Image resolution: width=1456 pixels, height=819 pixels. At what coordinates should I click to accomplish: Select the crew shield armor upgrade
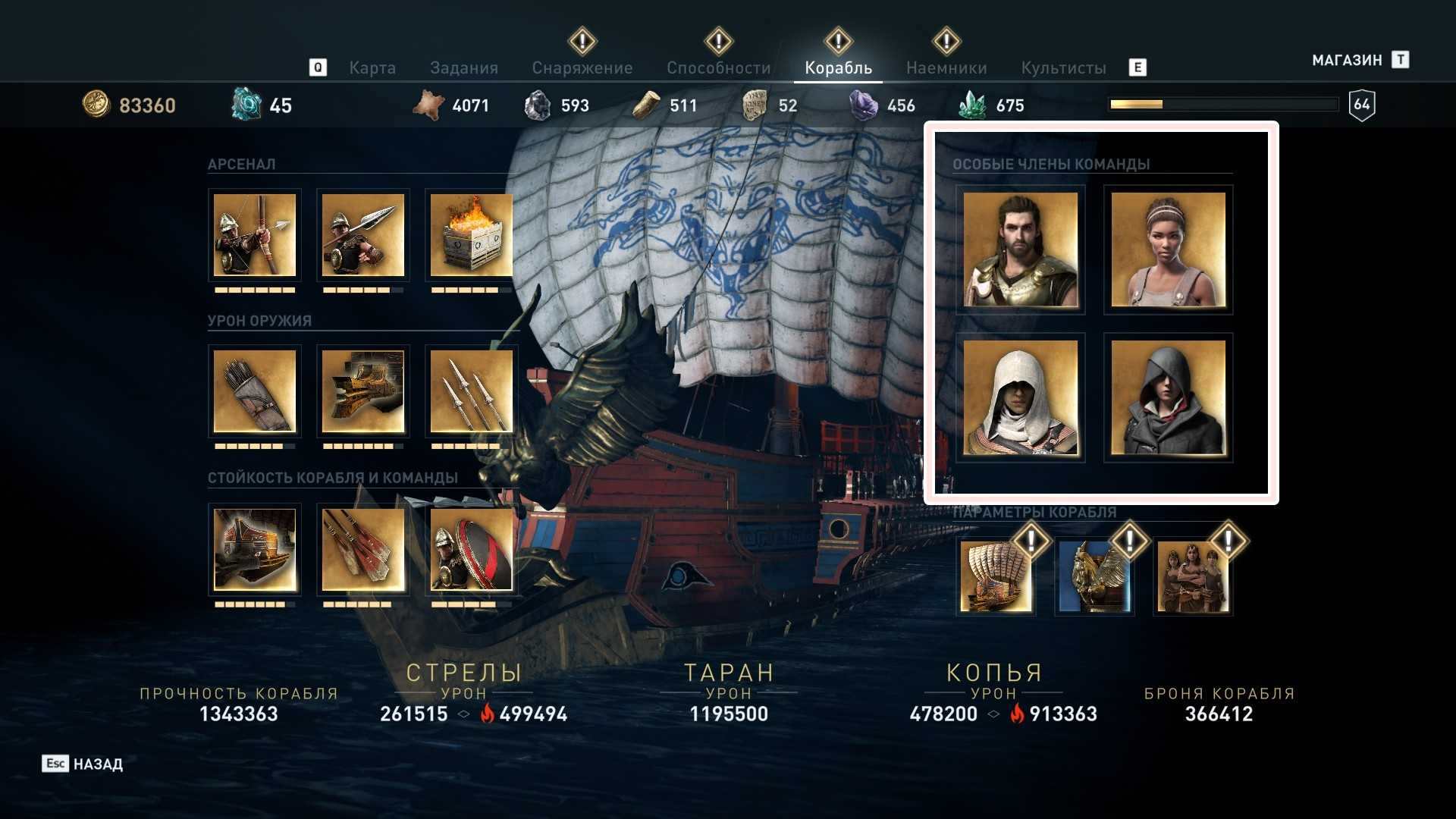coord(471,550)
